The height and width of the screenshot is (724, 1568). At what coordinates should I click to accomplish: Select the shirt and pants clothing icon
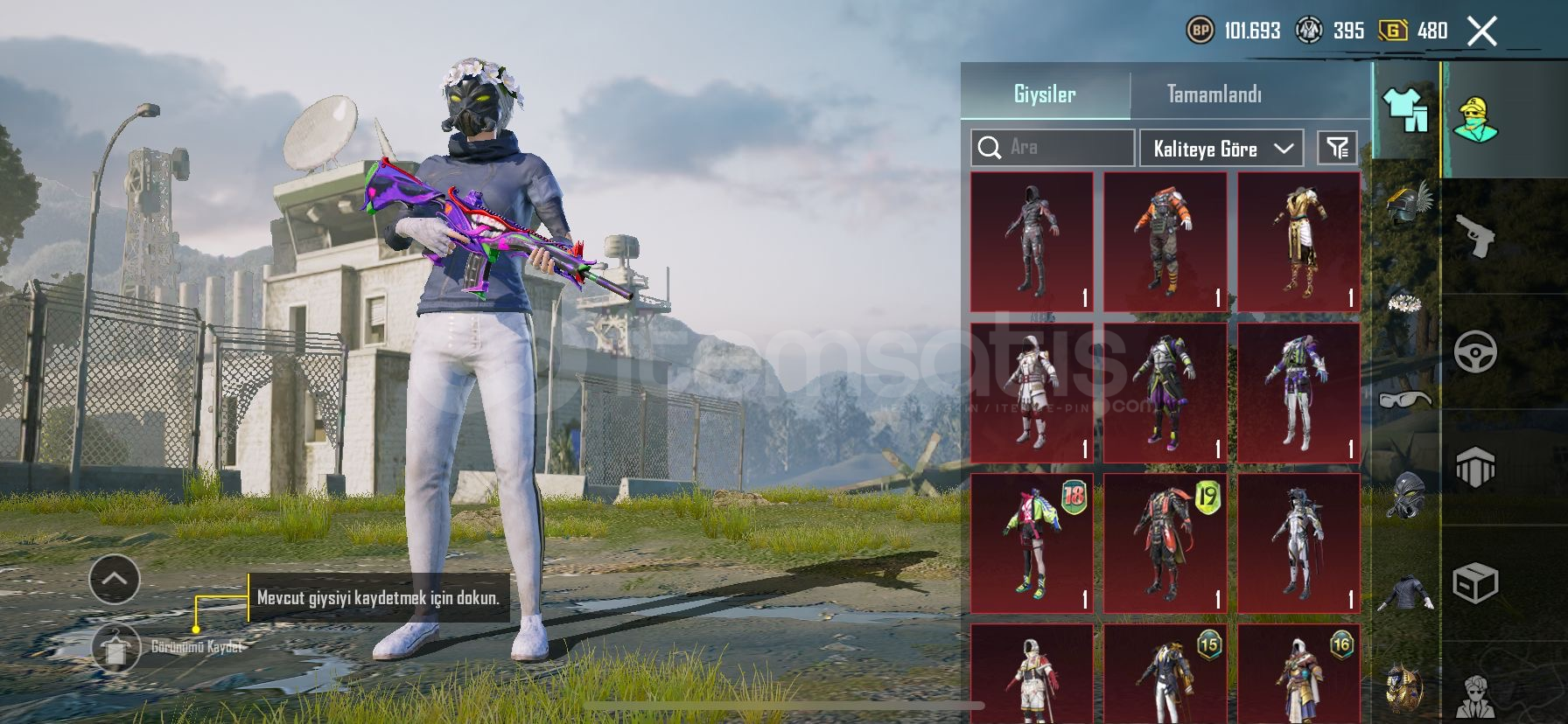tap(1405, 111)
